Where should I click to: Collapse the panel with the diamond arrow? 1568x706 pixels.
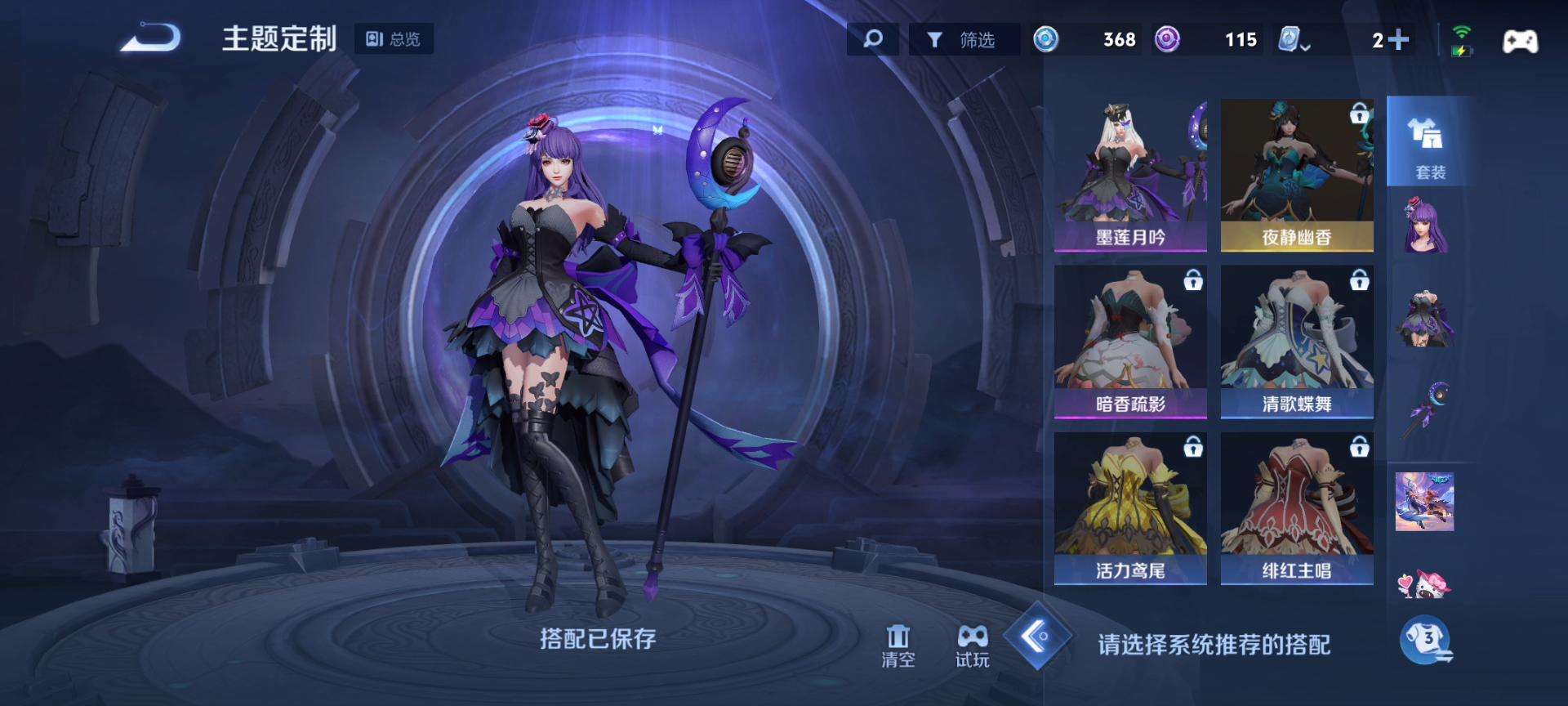point(1038,636)
